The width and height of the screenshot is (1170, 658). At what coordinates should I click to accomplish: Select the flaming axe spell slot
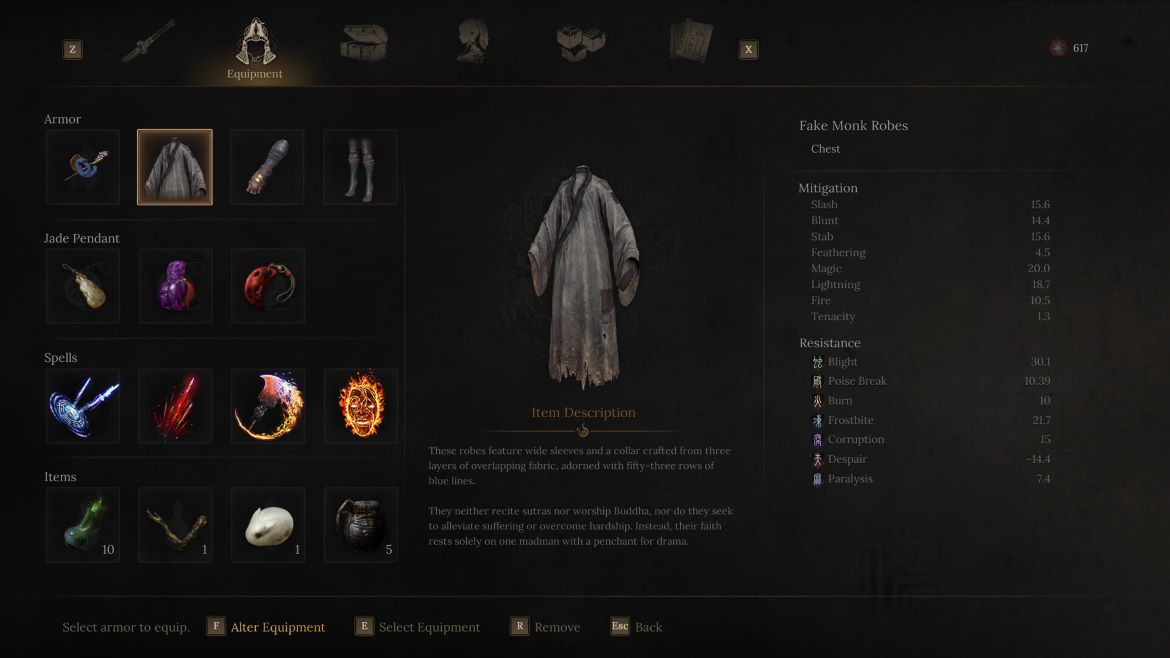click(268, 406)
